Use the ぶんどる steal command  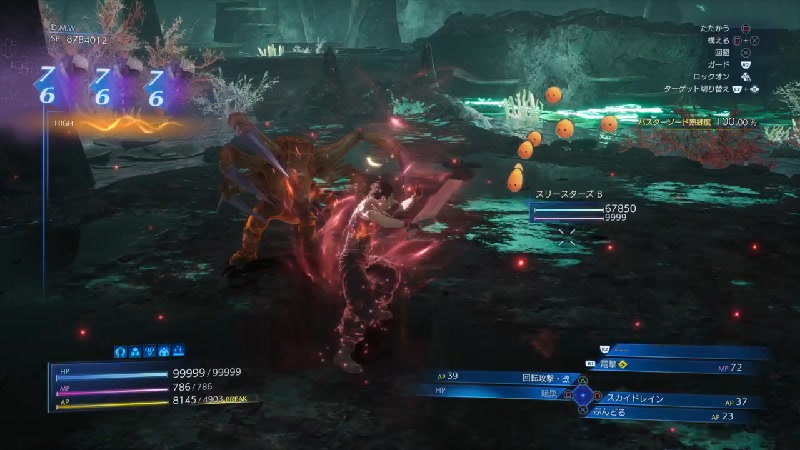622,414
